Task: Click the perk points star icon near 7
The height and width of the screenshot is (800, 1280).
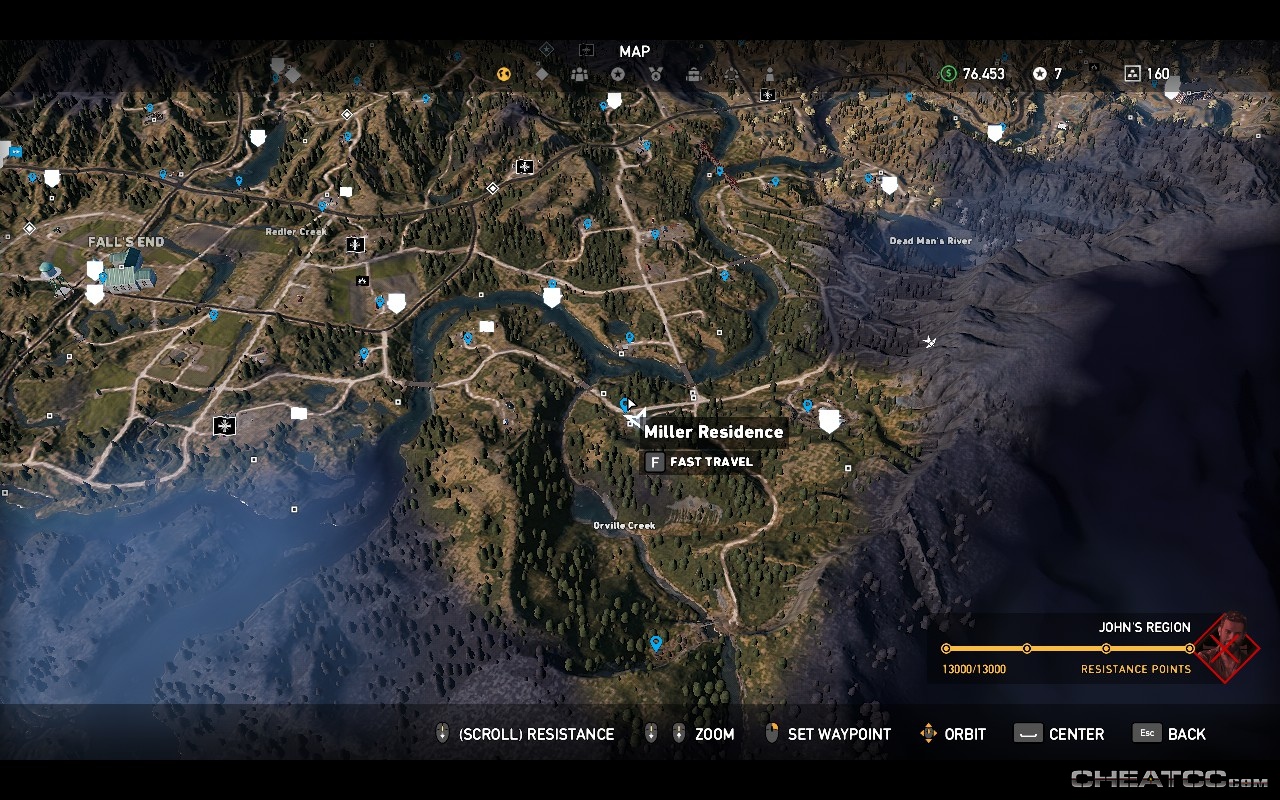Action: 1040,74
